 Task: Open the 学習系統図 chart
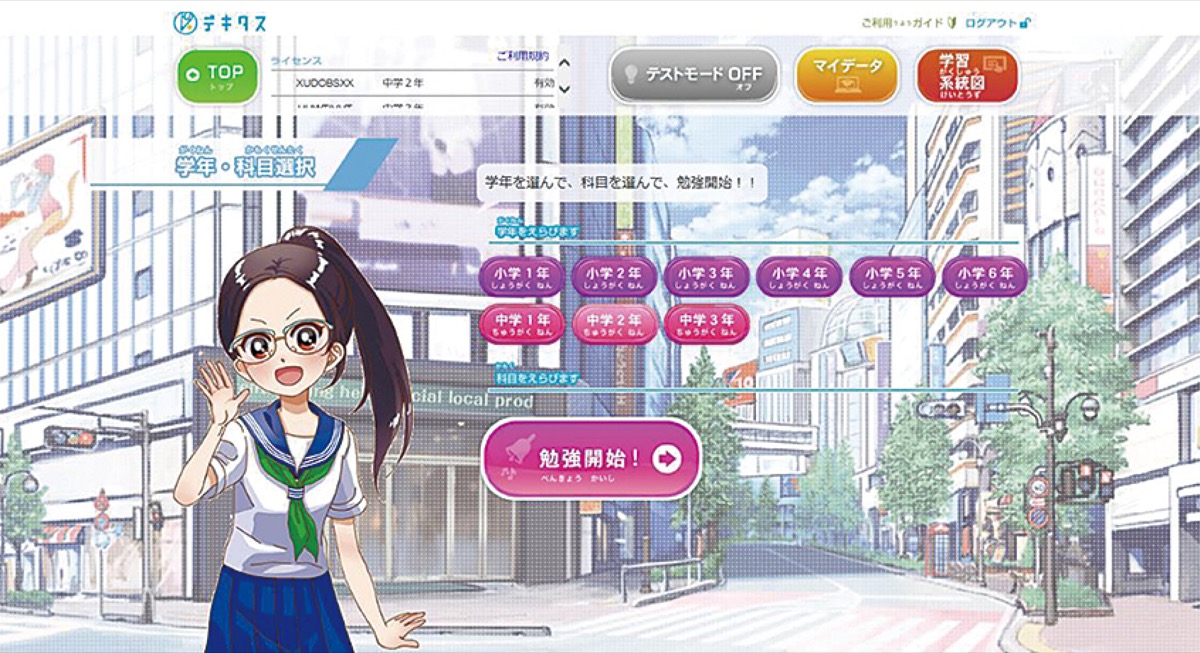click(967, 76)
